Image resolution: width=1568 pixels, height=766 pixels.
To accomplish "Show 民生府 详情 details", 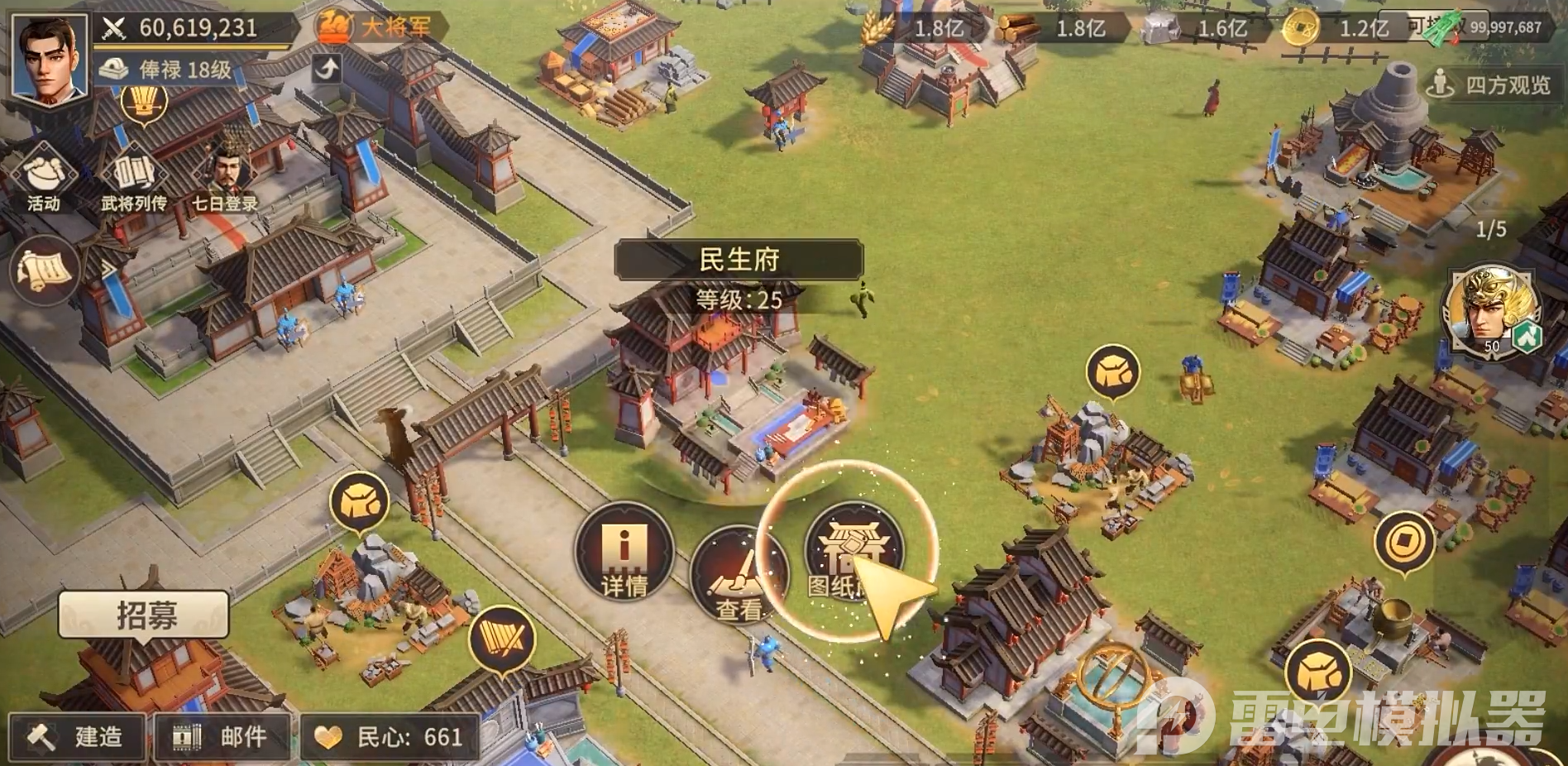I will (624, 552).
